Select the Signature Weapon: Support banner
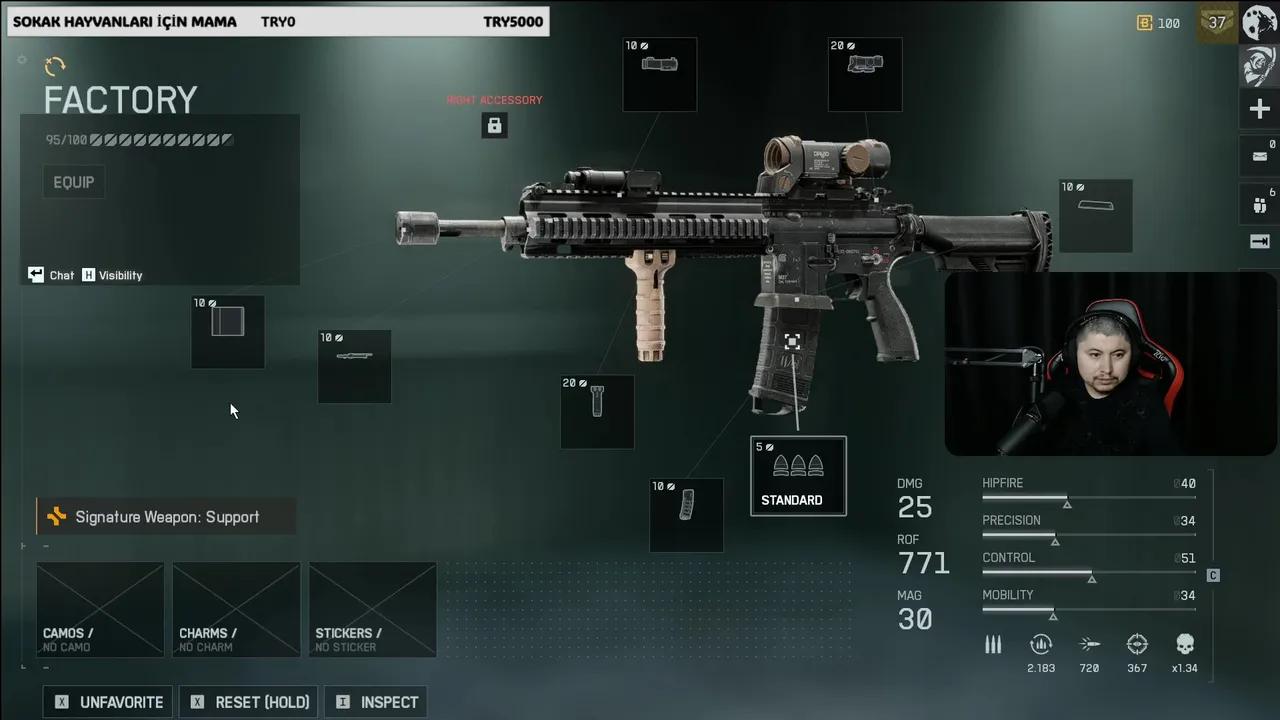The width and height of the screenshot is (1280, 720). [x=166, y=517]
